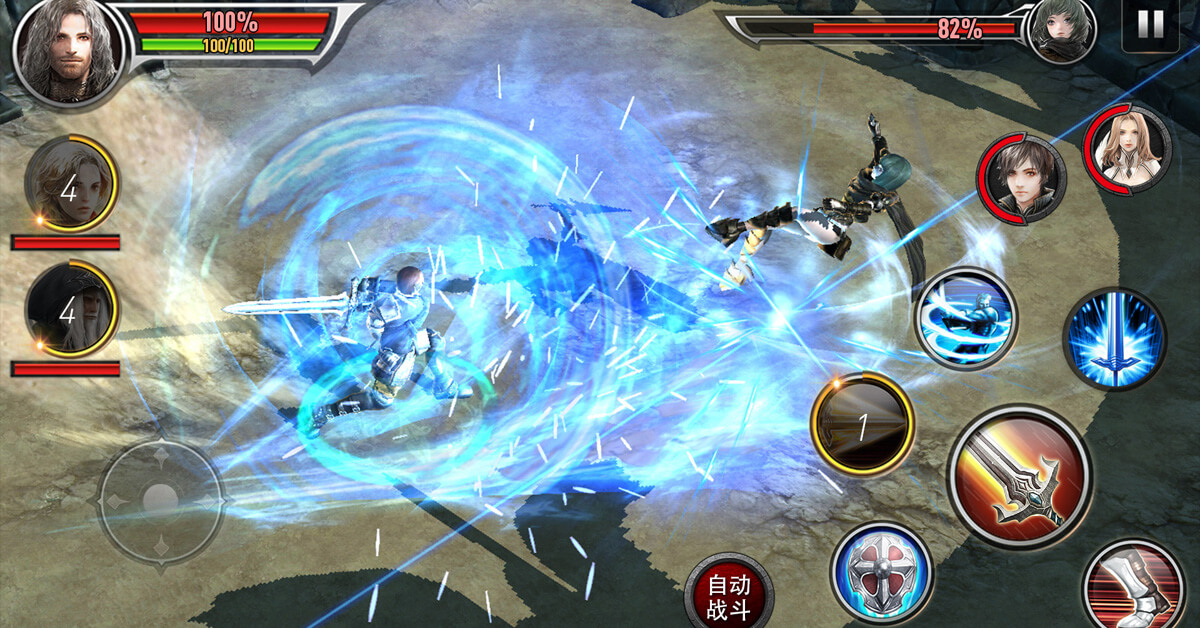This screenshot has width=1200, height=628.
Task: Select the skill on cooldown showing 1
Action: [862, 423]
